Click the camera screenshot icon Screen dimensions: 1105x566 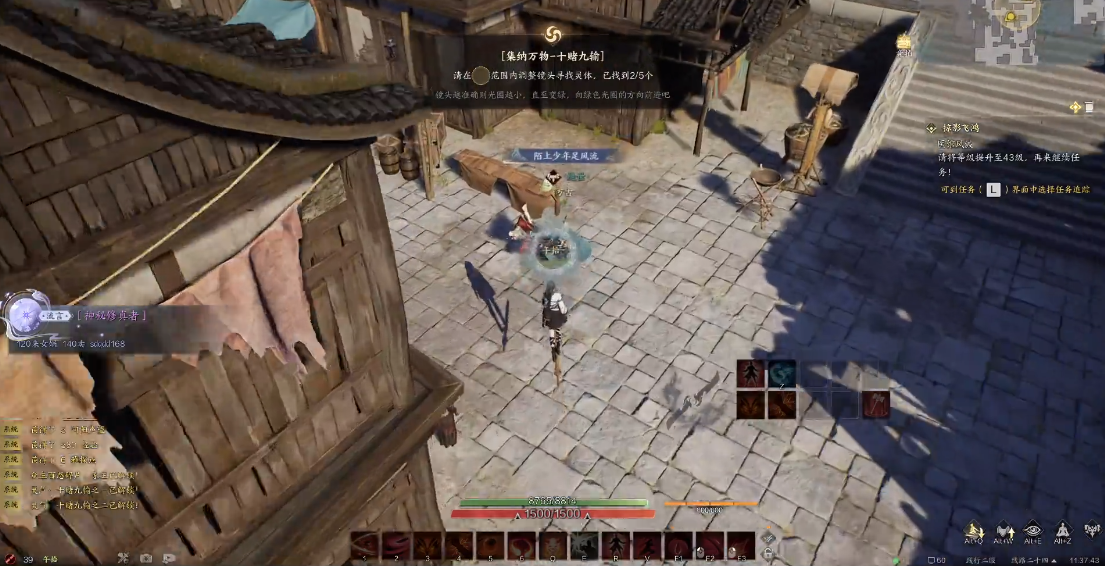(146, 558)
